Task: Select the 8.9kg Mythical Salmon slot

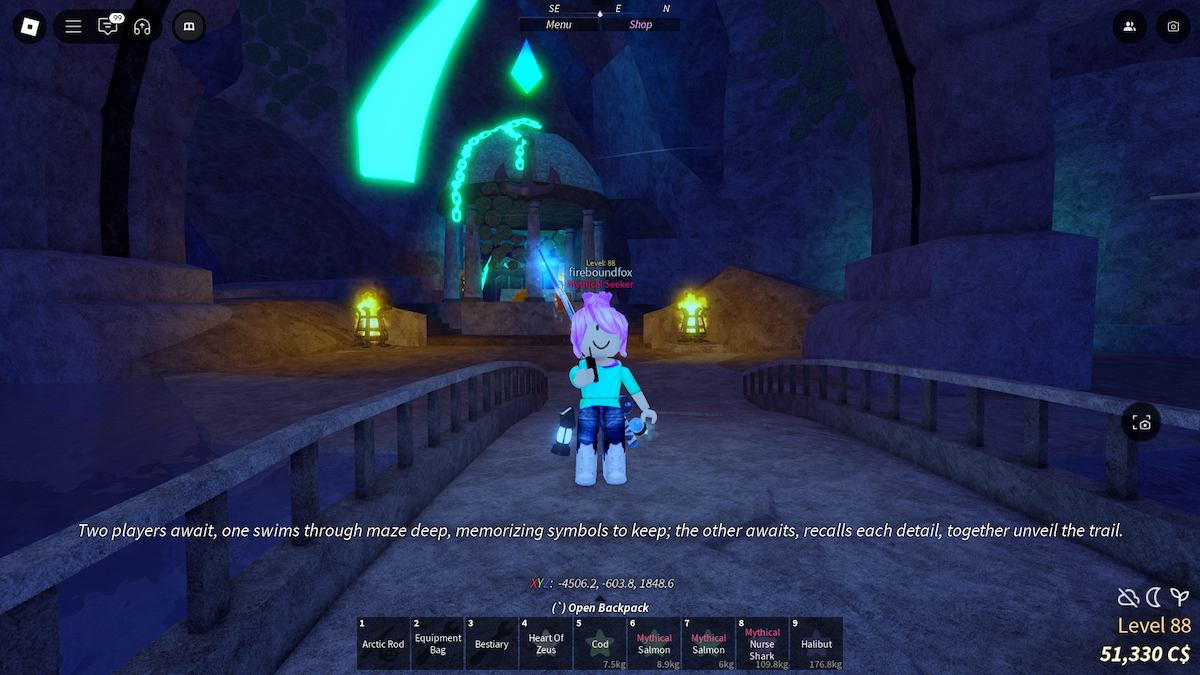Action: pyautogui.click(x=654, y=643)
